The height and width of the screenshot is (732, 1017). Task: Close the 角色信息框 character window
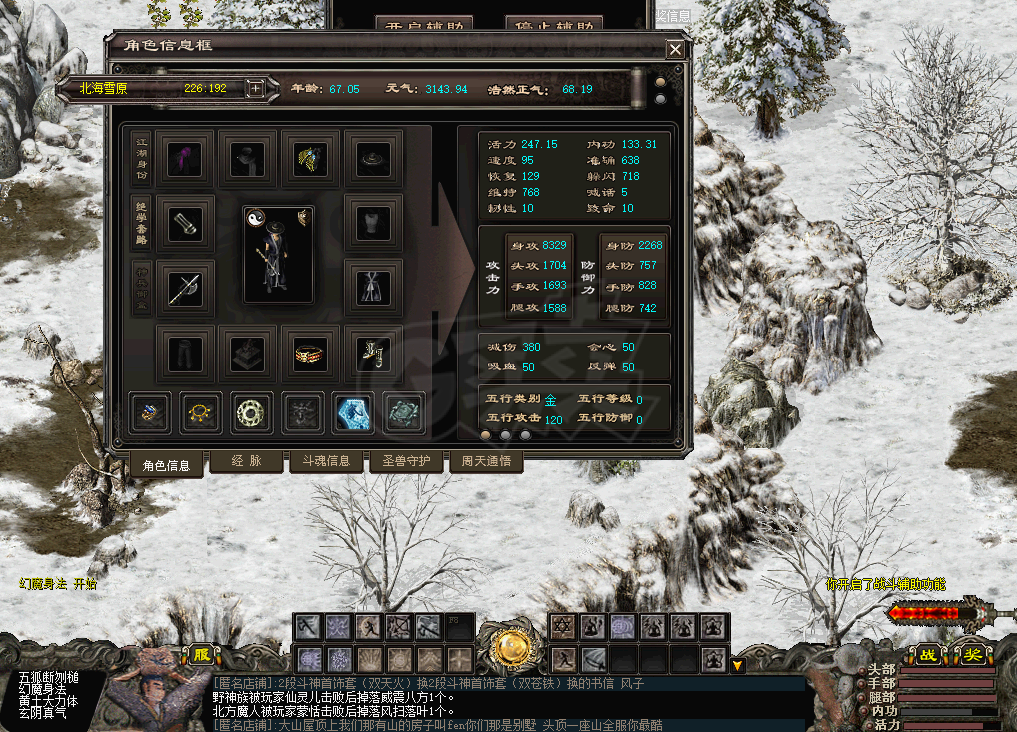pyautogui.click(x=676, y=49)
